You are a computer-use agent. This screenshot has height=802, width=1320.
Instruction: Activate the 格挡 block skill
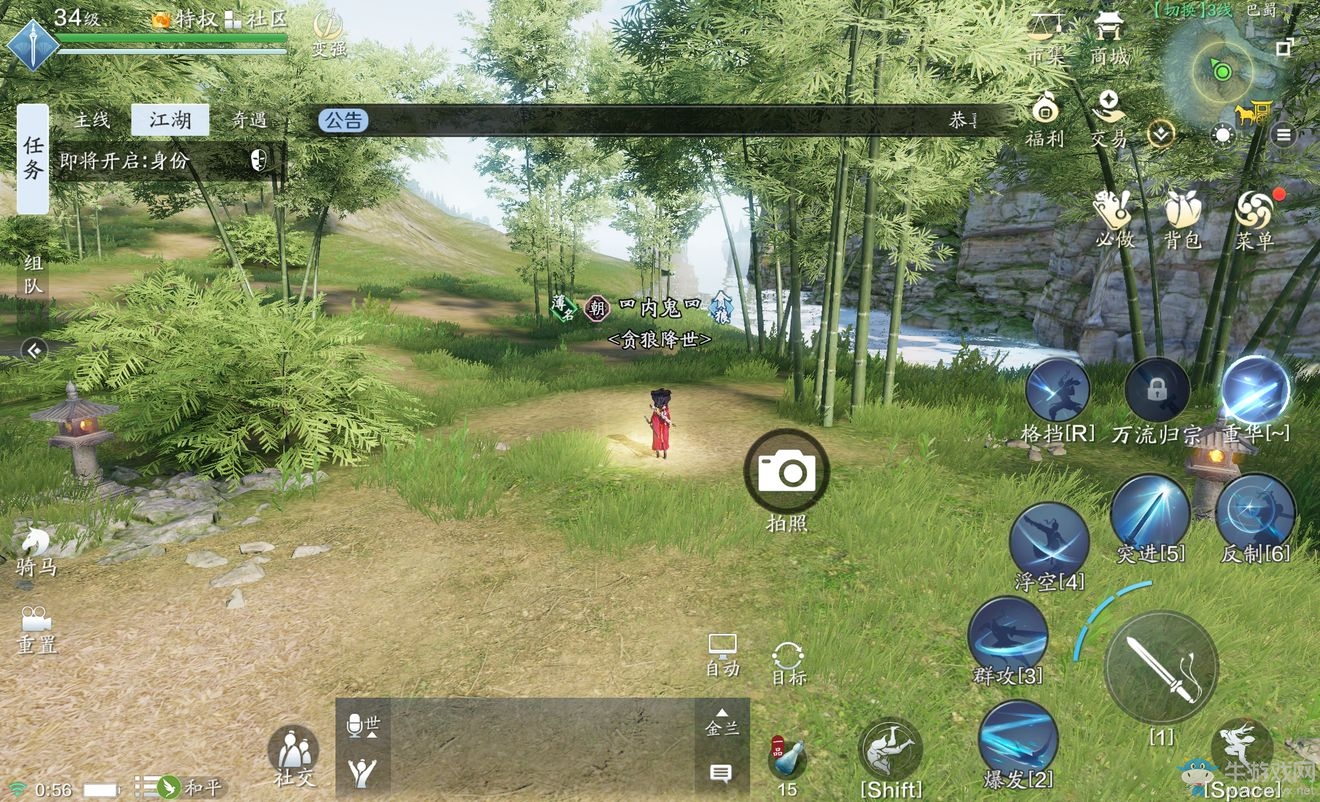pos(1057,391)
